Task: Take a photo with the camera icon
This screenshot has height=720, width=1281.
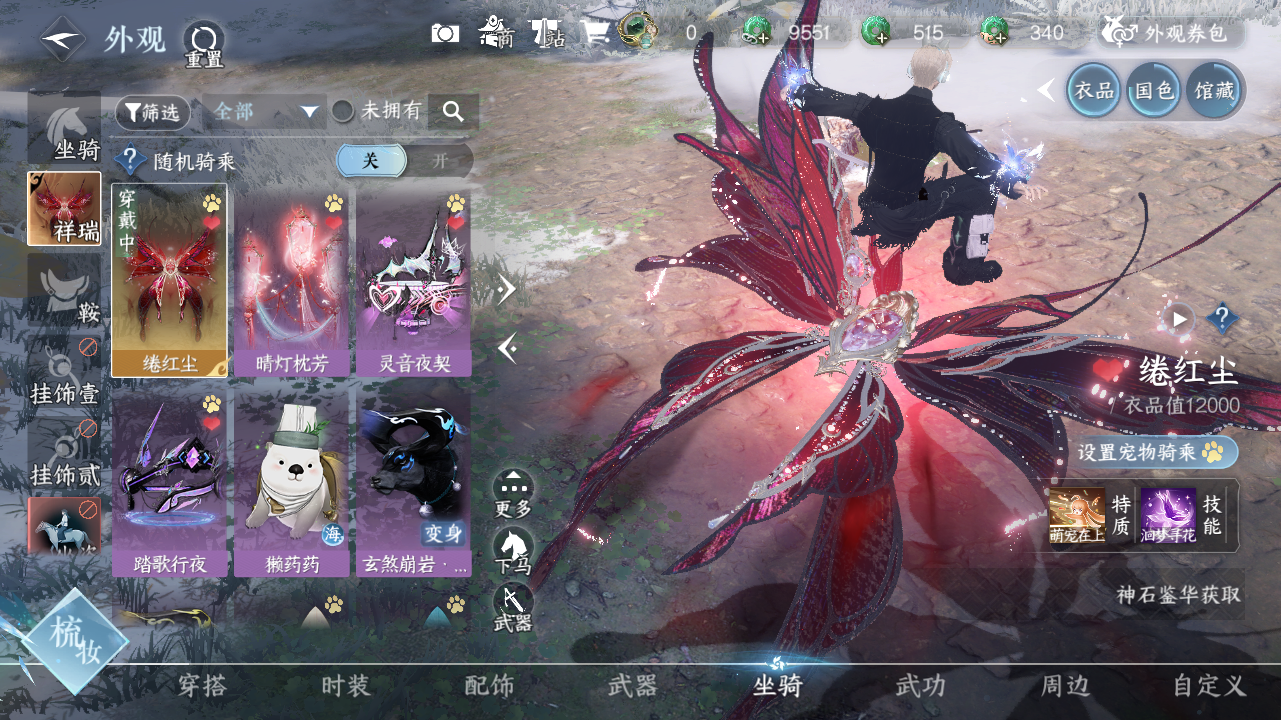Action: (445, 33)
